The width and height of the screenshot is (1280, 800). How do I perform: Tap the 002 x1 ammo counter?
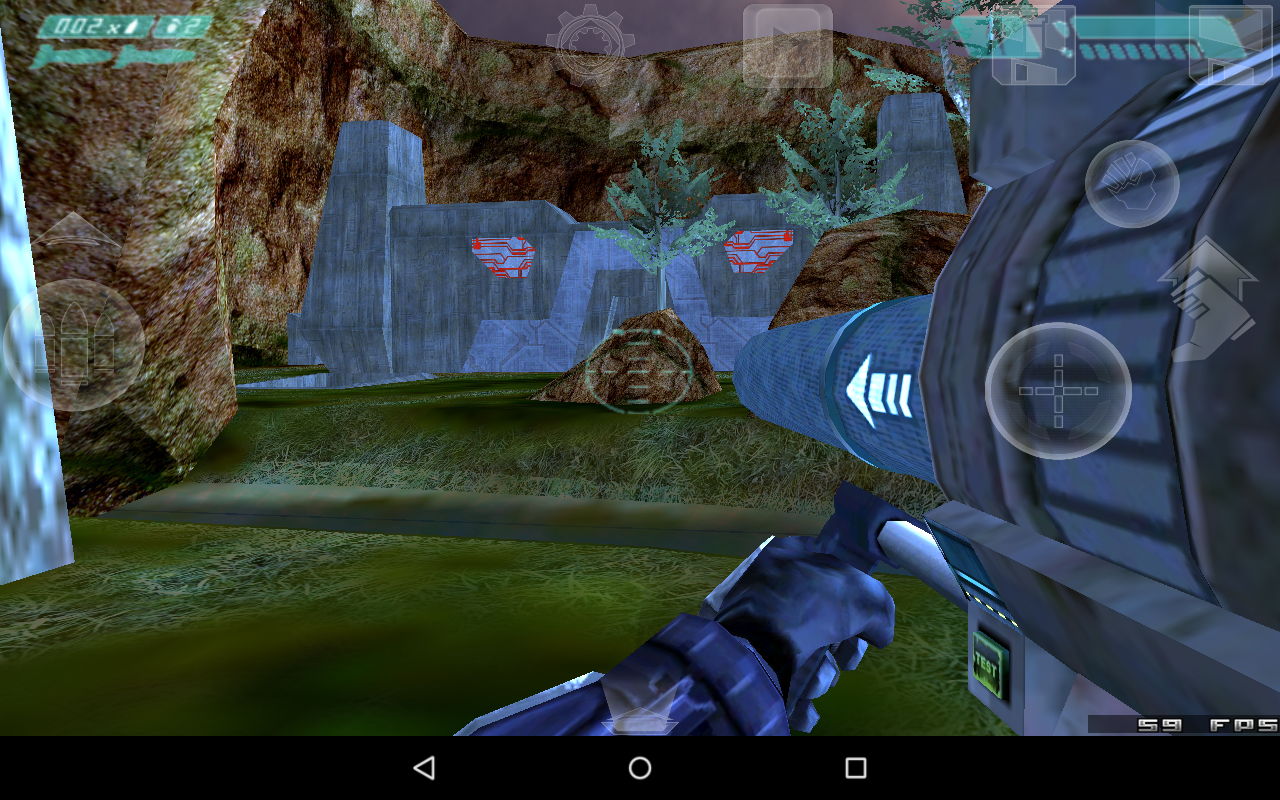(x=80, y=25)
